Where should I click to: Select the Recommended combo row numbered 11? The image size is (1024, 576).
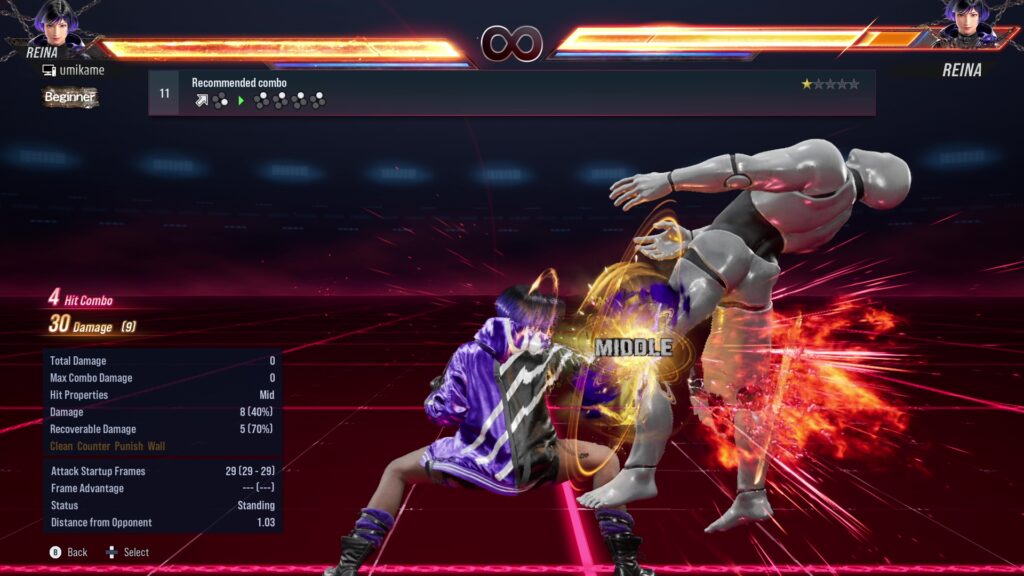click(x=511, y=92)
